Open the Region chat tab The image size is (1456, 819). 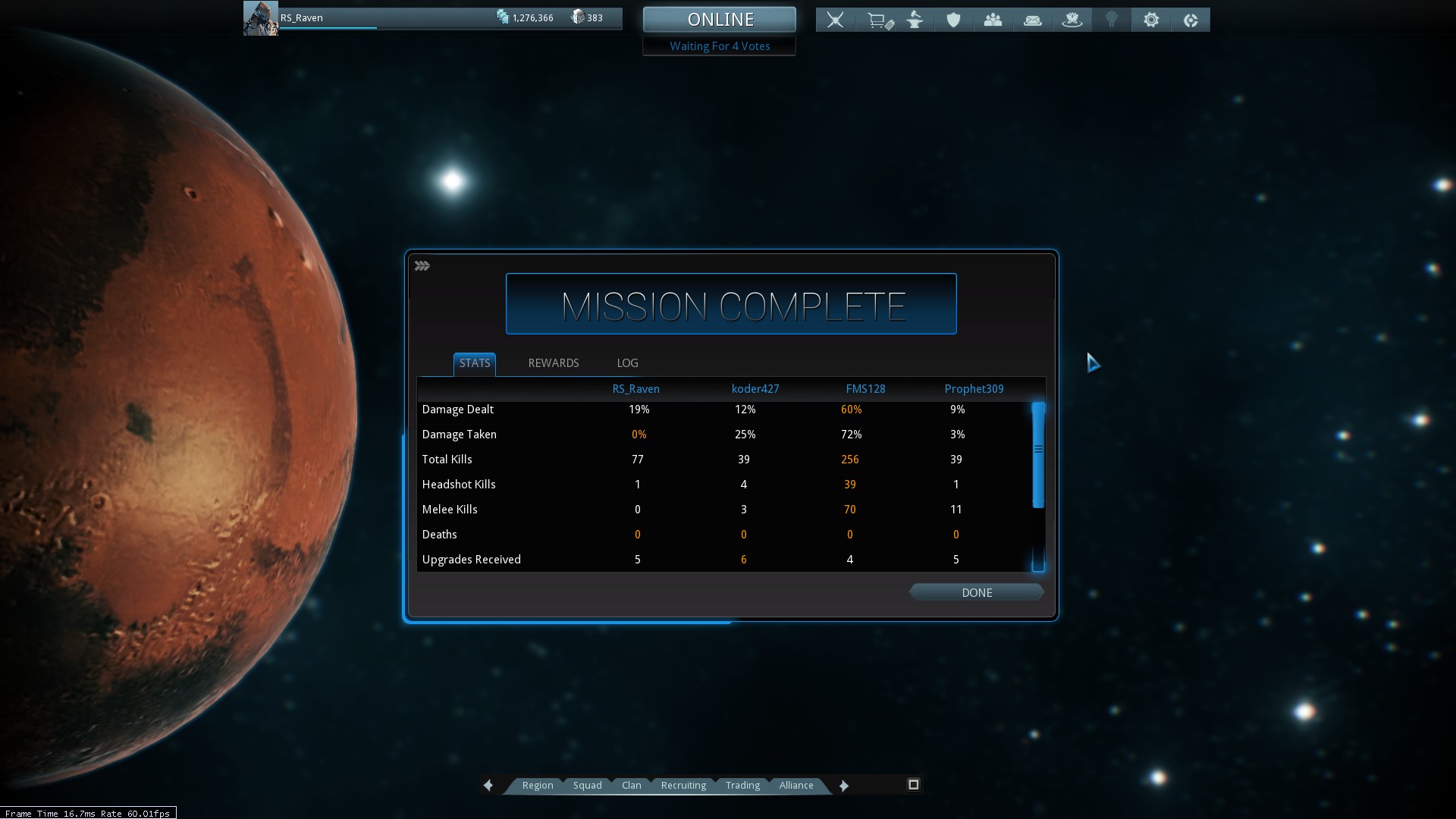coord(537,786)
